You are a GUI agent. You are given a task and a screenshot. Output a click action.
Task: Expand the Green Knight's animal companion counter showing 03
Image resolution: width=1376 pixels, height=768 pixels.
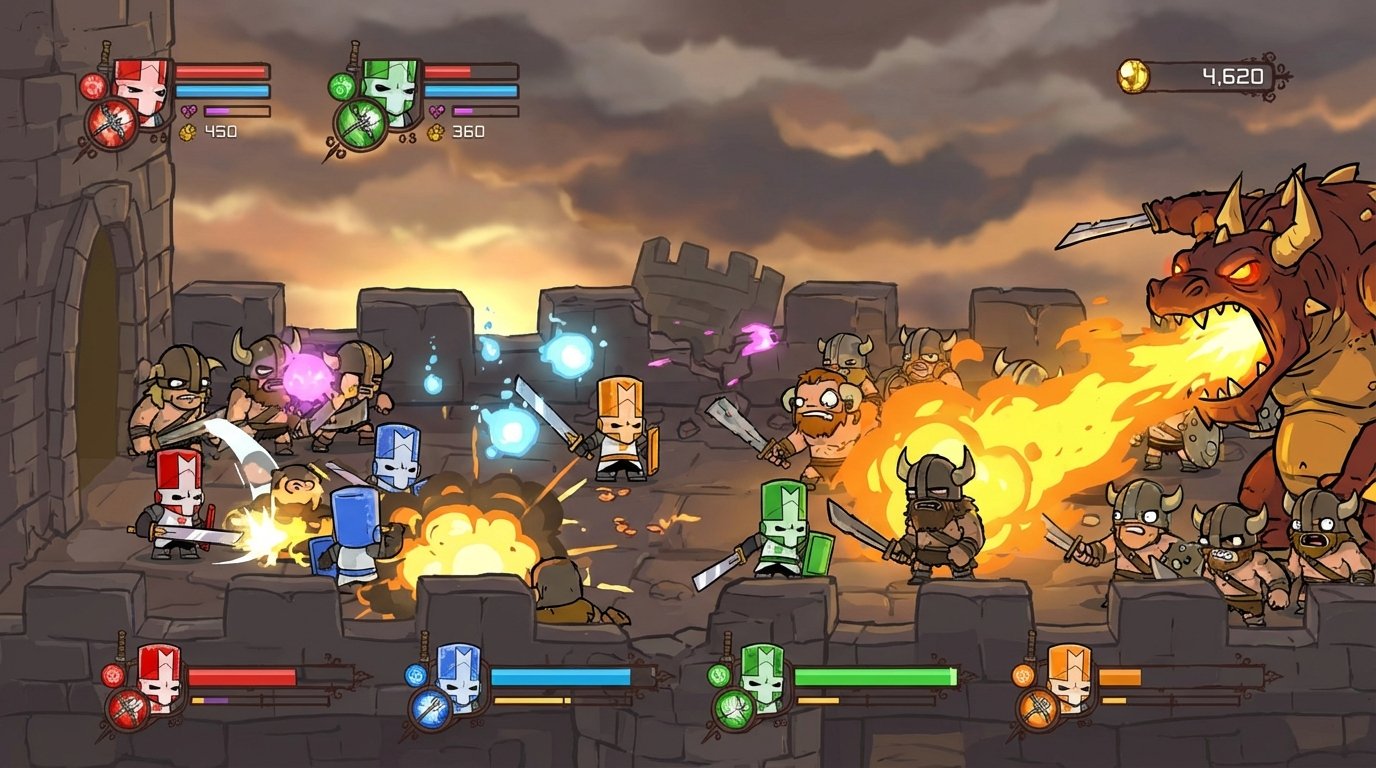(405, 136)
